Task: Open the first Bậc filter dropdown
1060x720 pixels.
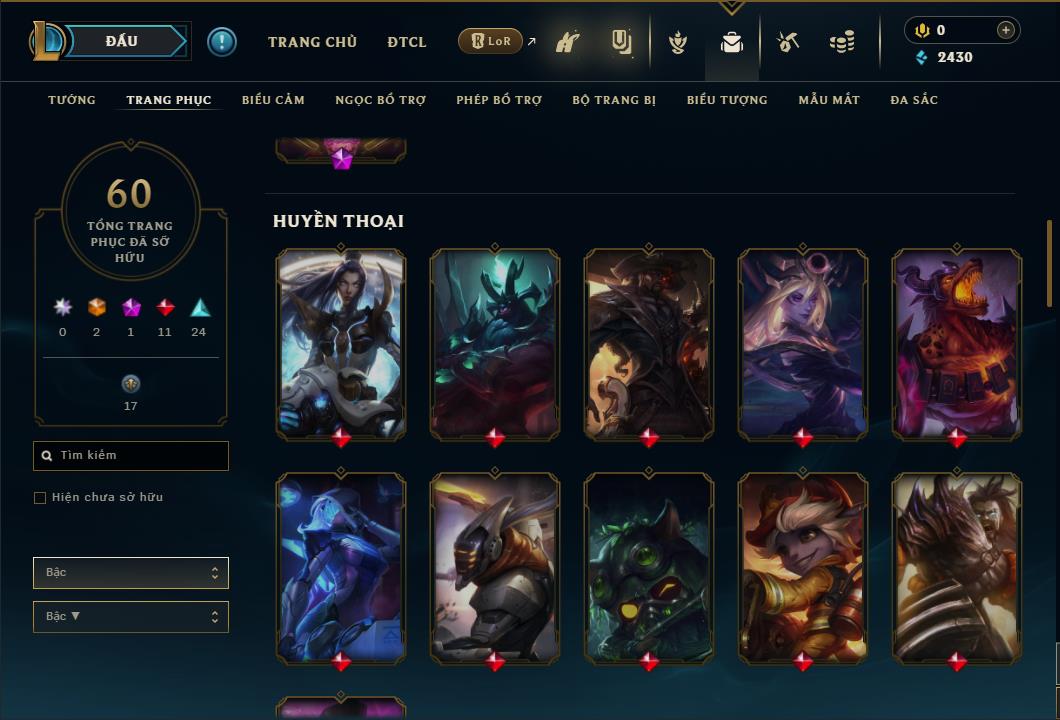Action: click(131, 573)
